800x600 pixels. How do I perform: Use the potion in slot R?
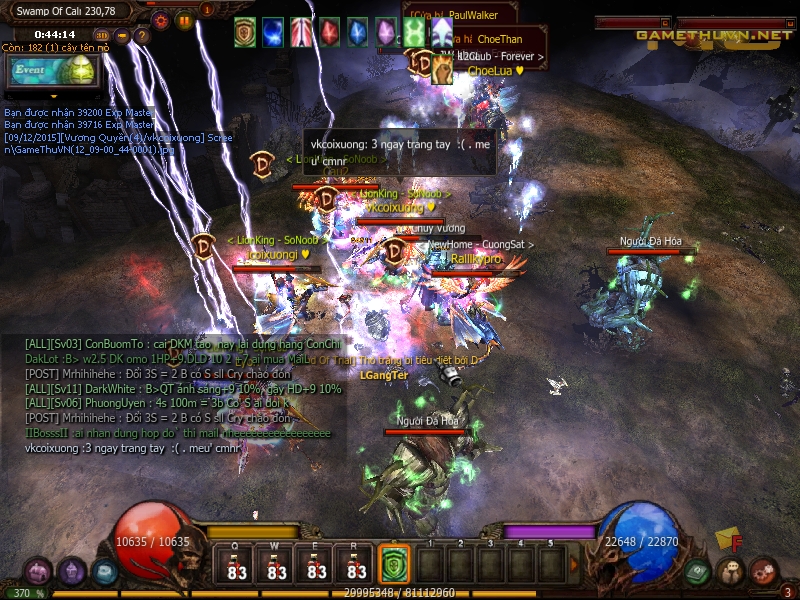pyautogui.click(x=357, y=565)
